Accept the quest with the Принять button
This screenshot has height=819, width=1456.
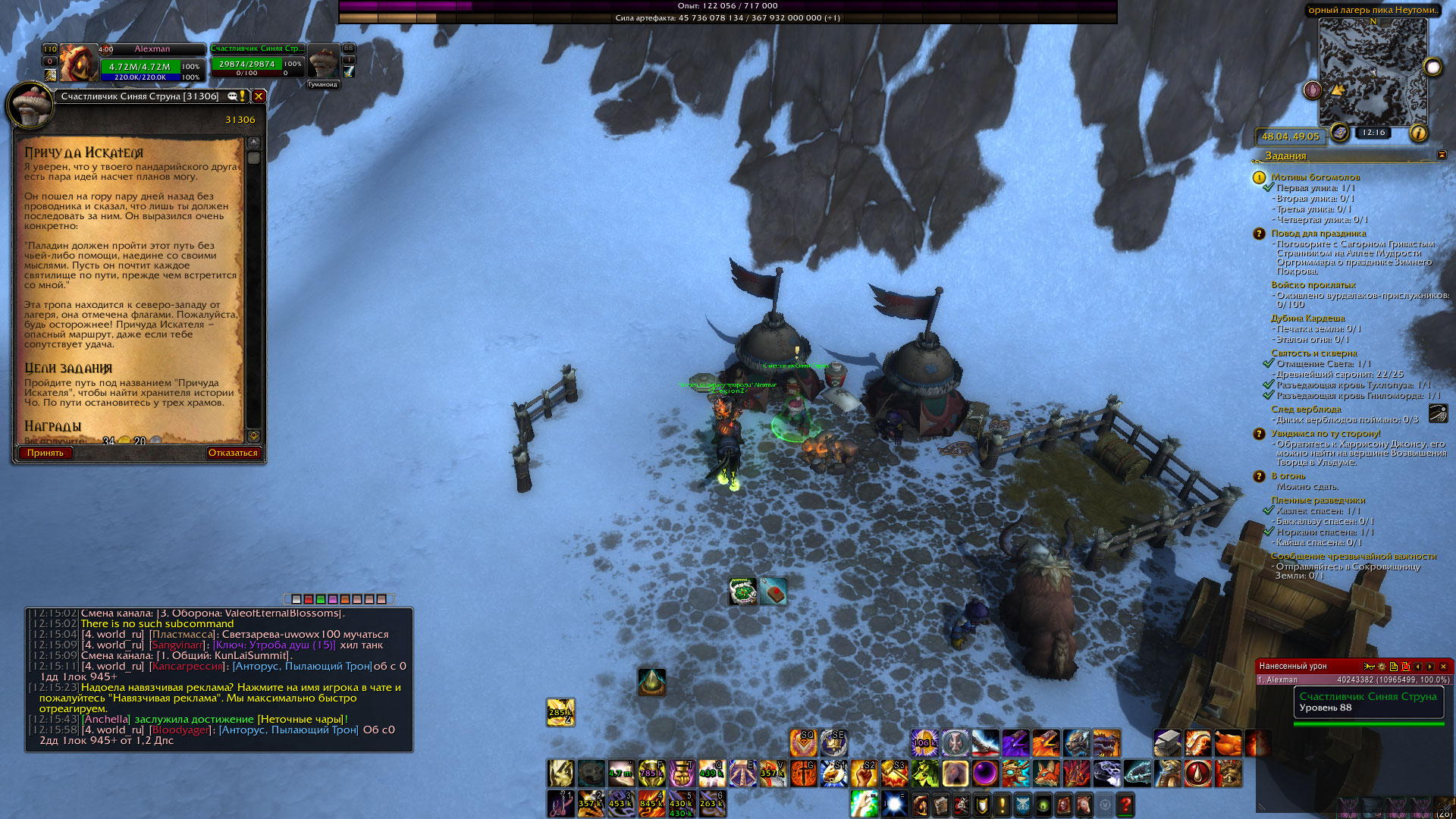tap(45, 453)
